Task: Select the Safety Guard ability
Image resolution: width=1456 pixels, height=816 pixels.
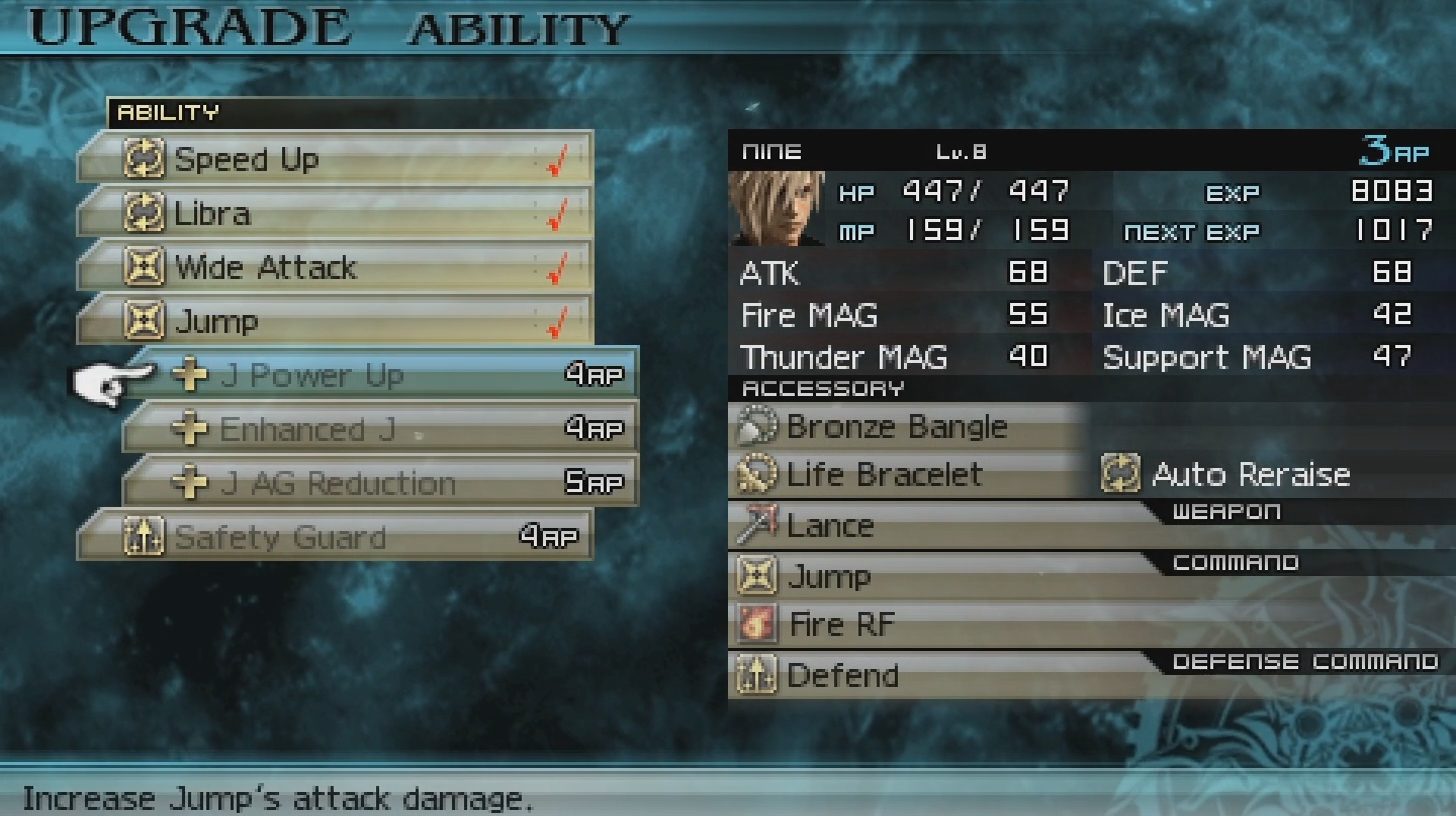Action: 335,537
